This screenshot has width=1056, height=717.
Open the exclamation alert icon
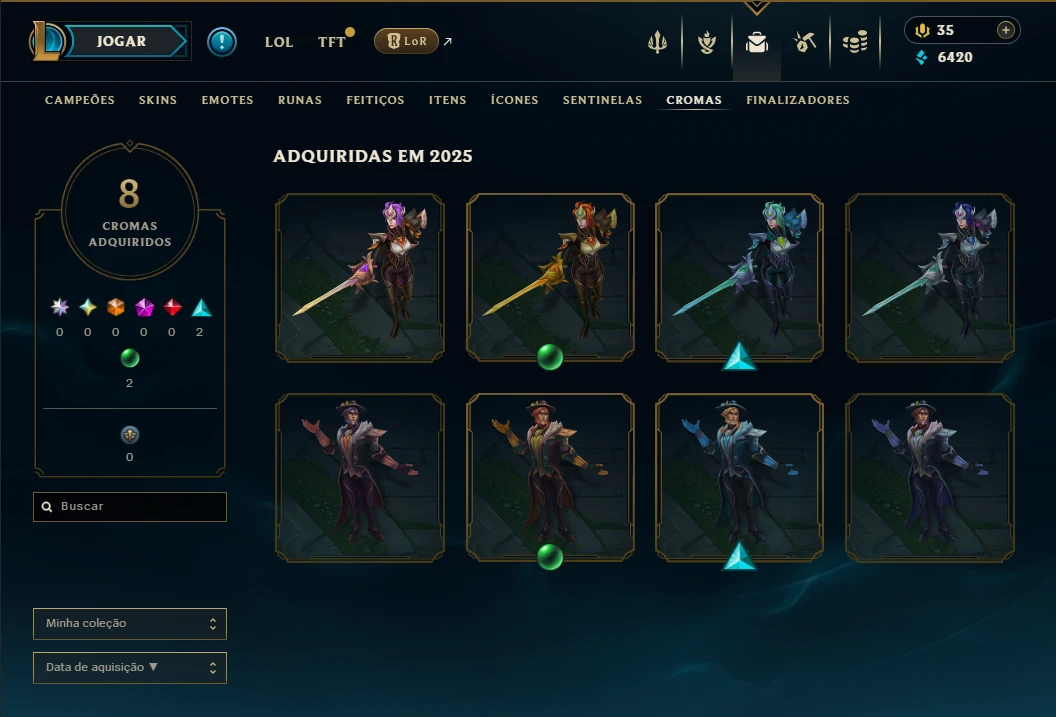[x=222, y=42]
